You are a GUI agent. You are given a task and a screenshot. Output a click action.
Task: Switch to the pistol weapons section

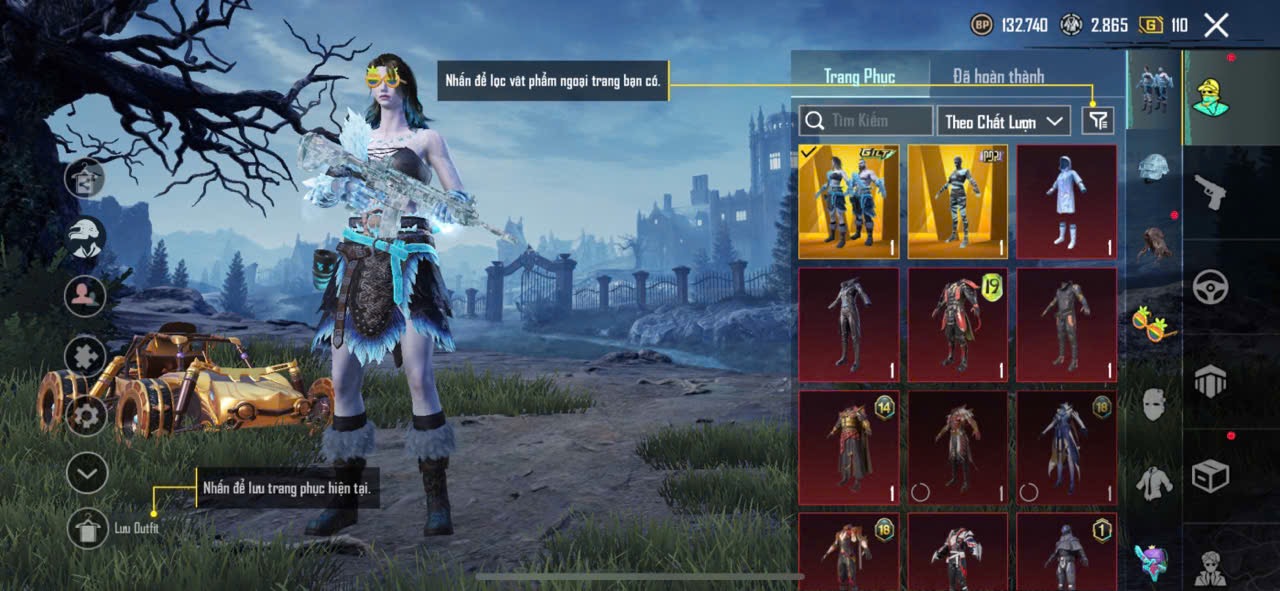point(1210,191)
